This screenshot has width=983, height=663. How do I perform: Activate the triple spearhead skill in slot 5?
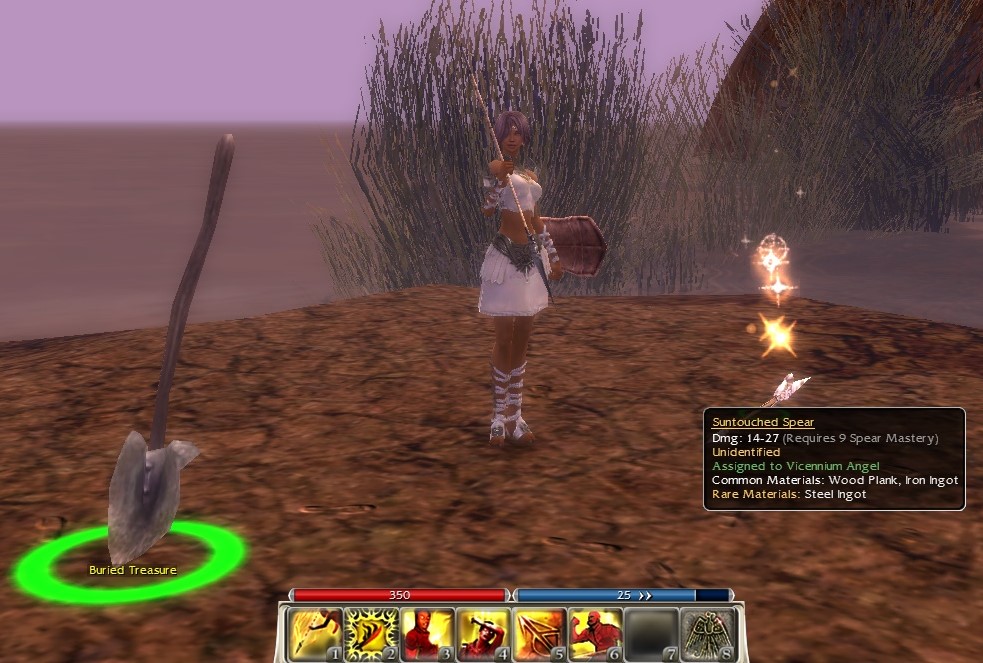click(x=539, y=634)
